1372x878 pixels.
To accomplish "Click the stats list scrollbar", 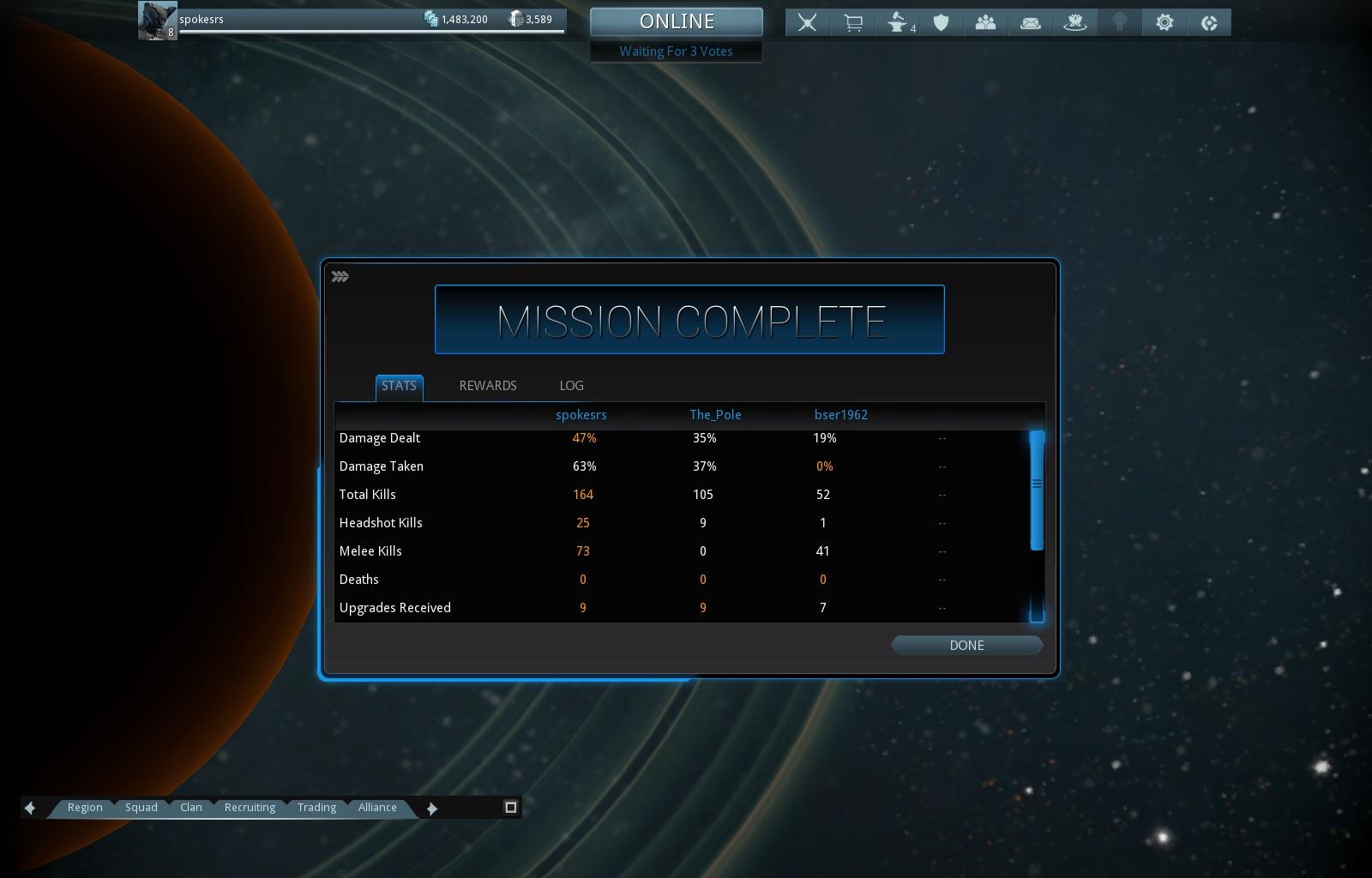I will coord(1037,490).
